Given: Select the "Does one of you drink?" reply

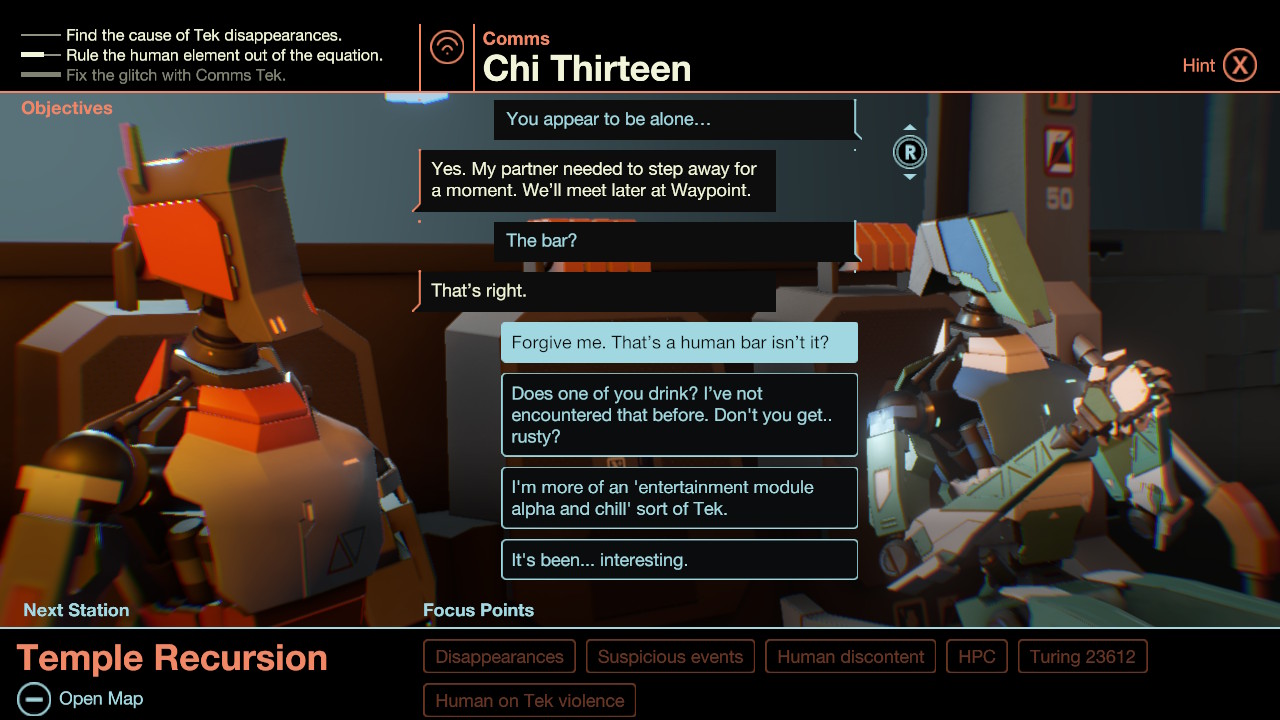Looking at the screenshot, I should tap(679, 415).
